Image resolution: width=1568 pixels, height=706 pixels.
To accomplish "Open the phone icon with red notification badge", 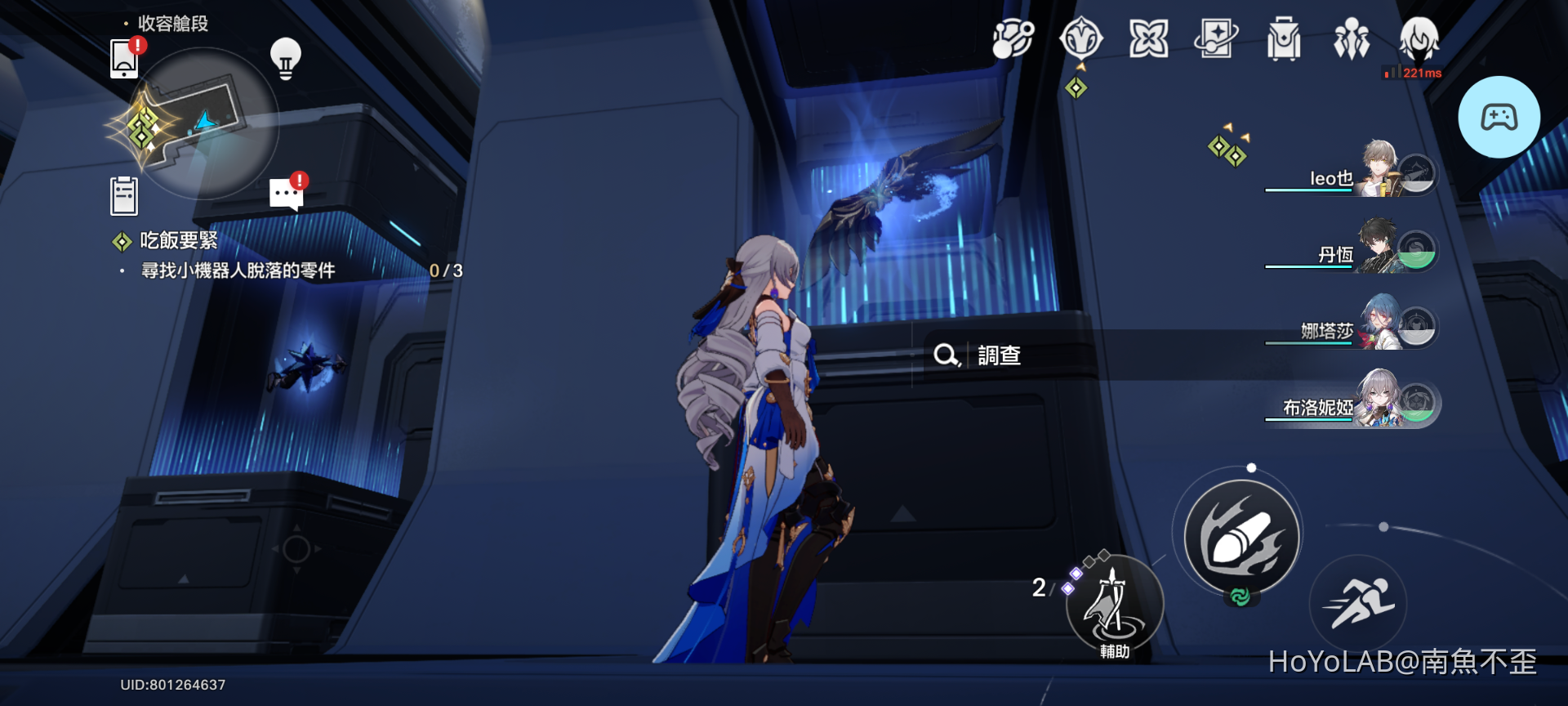I will tap(124, 61).
